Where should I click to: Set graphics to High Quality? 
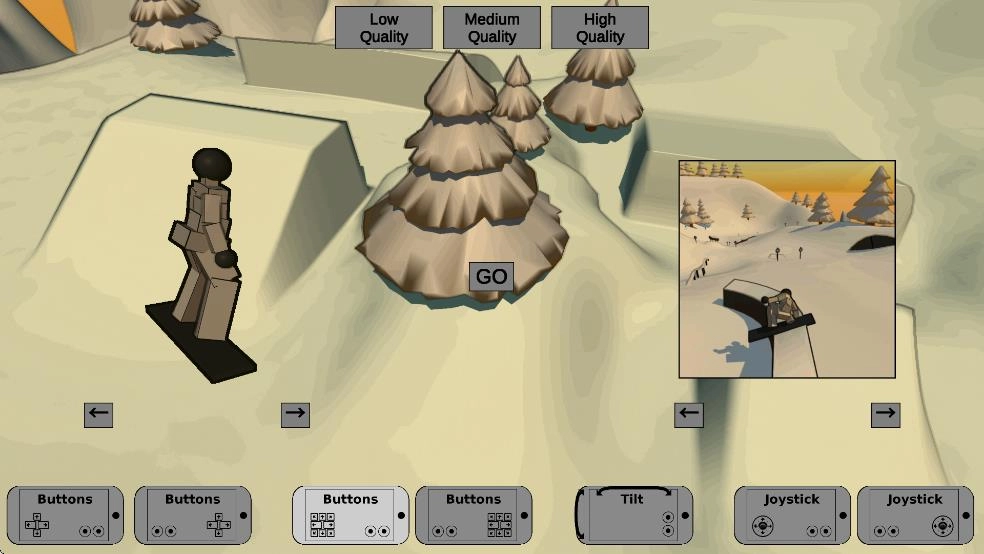pos(600,28)
